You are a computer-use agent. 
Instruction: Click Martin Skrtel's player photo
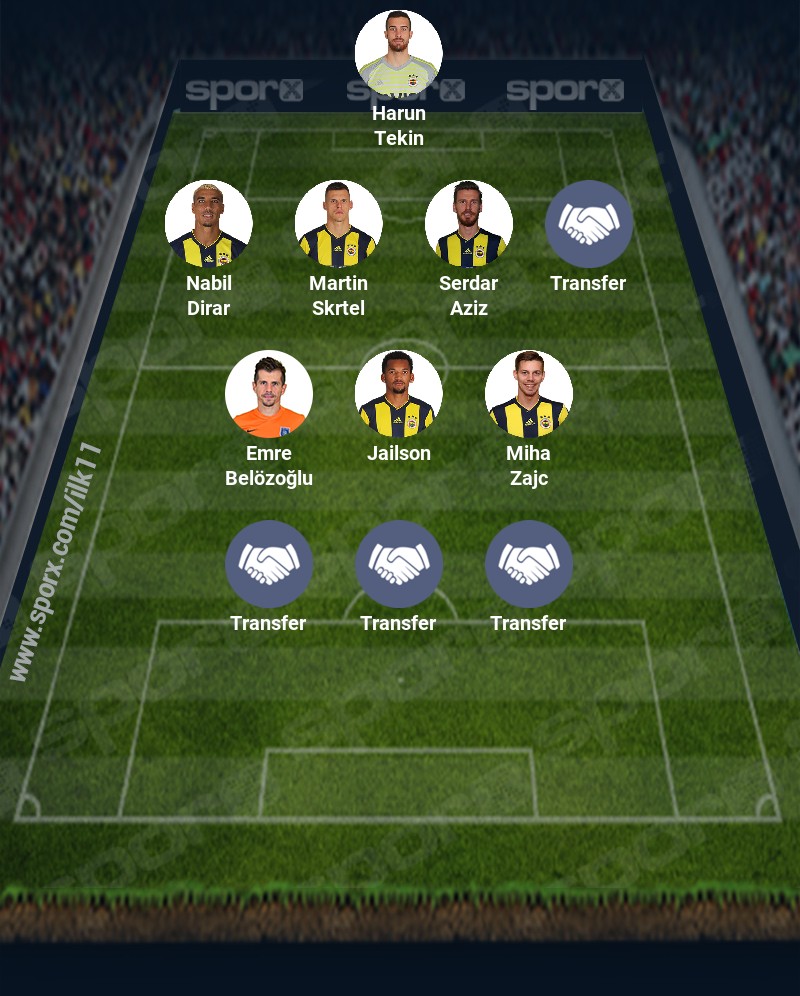pyautogui.click(x=339, y=224)
